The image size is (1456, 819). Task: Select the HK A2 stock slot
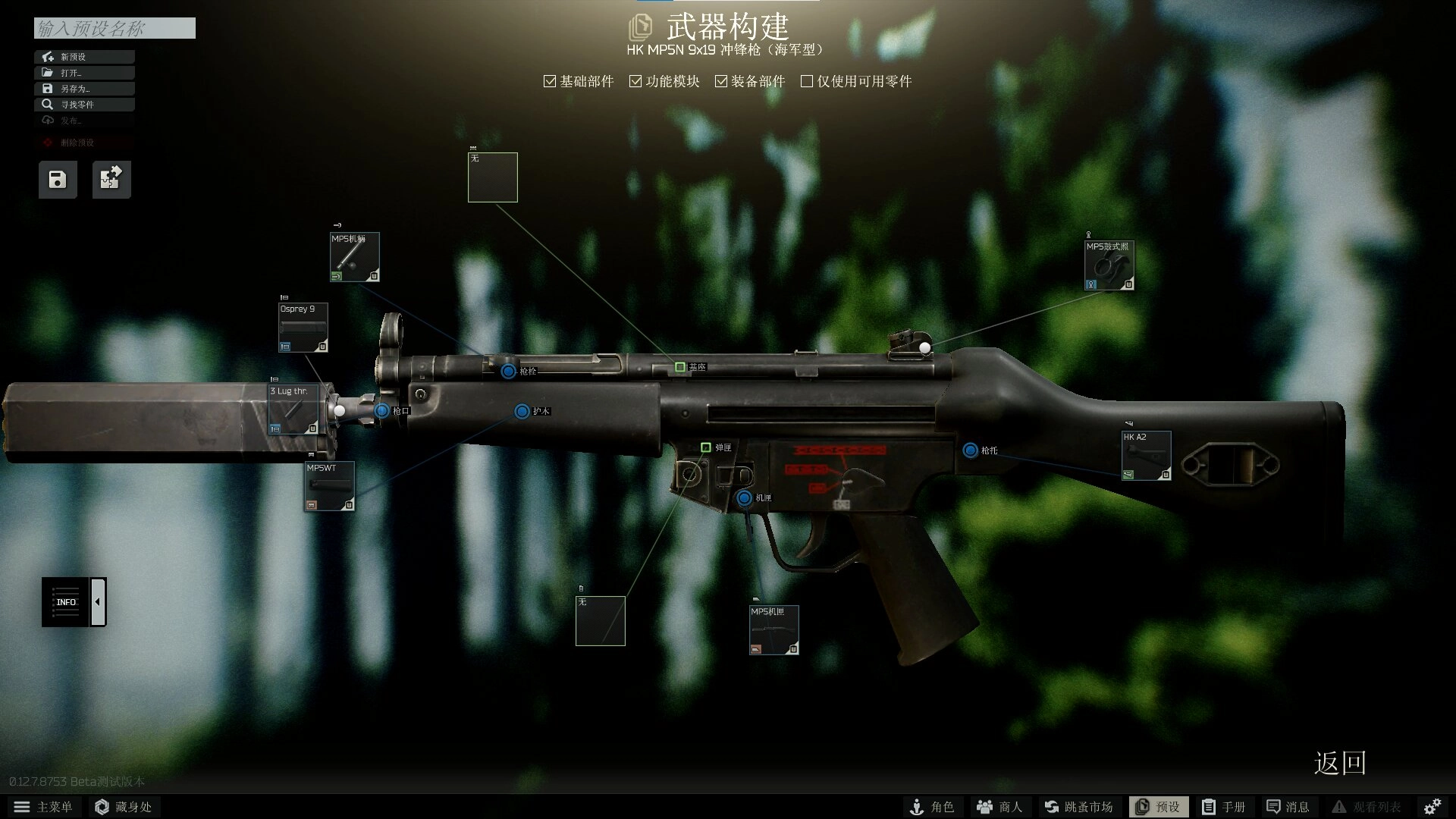click(1146, 456)
